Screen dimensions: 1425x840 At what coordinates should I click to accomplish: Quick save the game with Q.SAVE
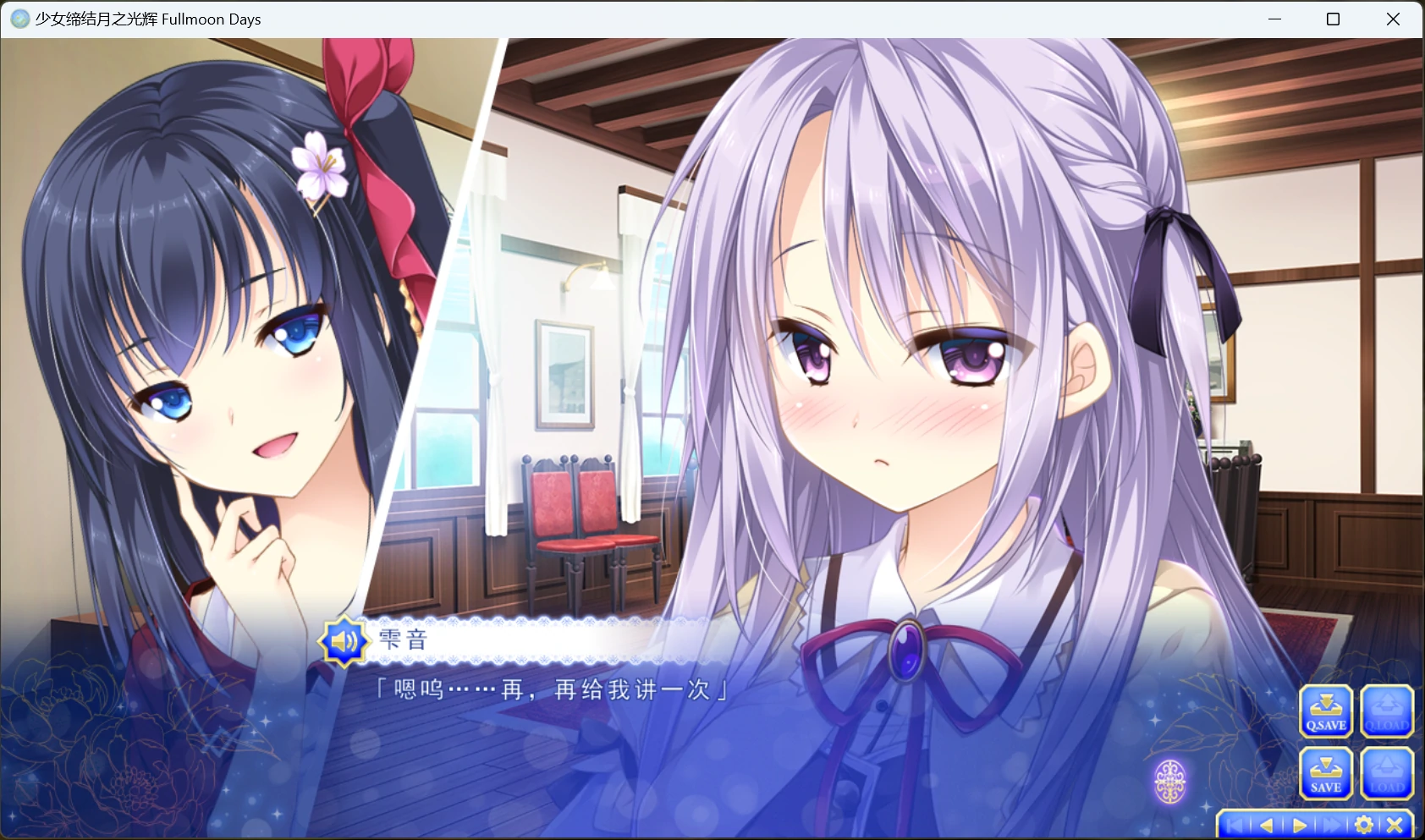point(1324,711)
